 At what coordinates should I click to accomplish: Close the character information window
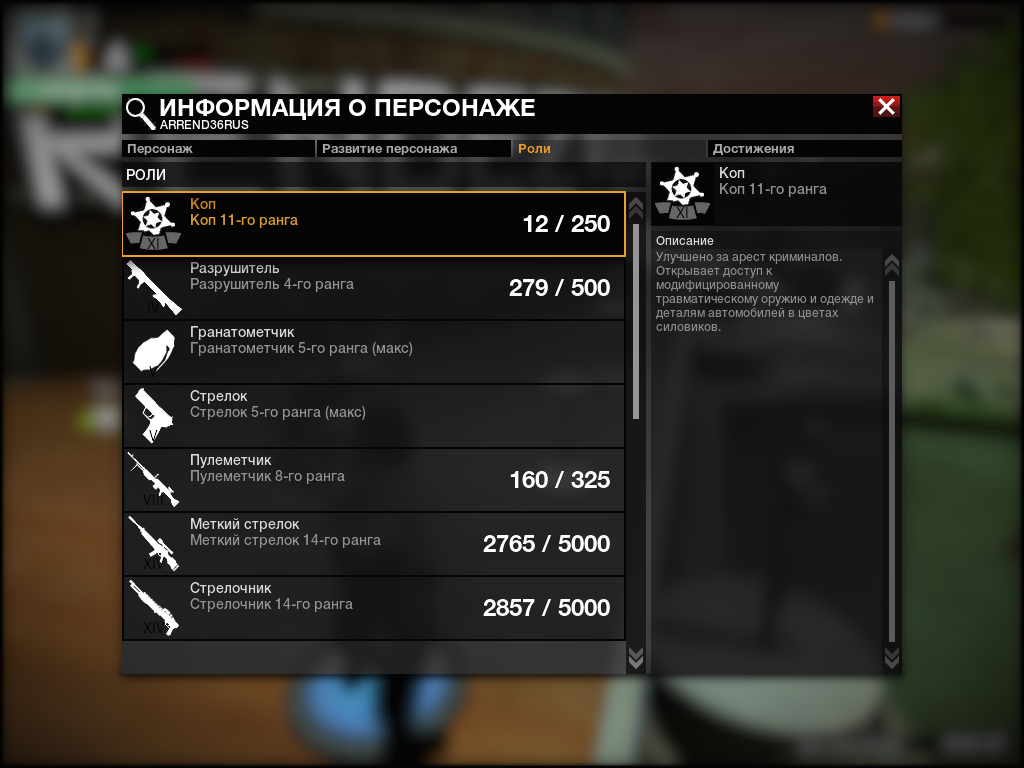pyautogui.click(x=886, y=107)
